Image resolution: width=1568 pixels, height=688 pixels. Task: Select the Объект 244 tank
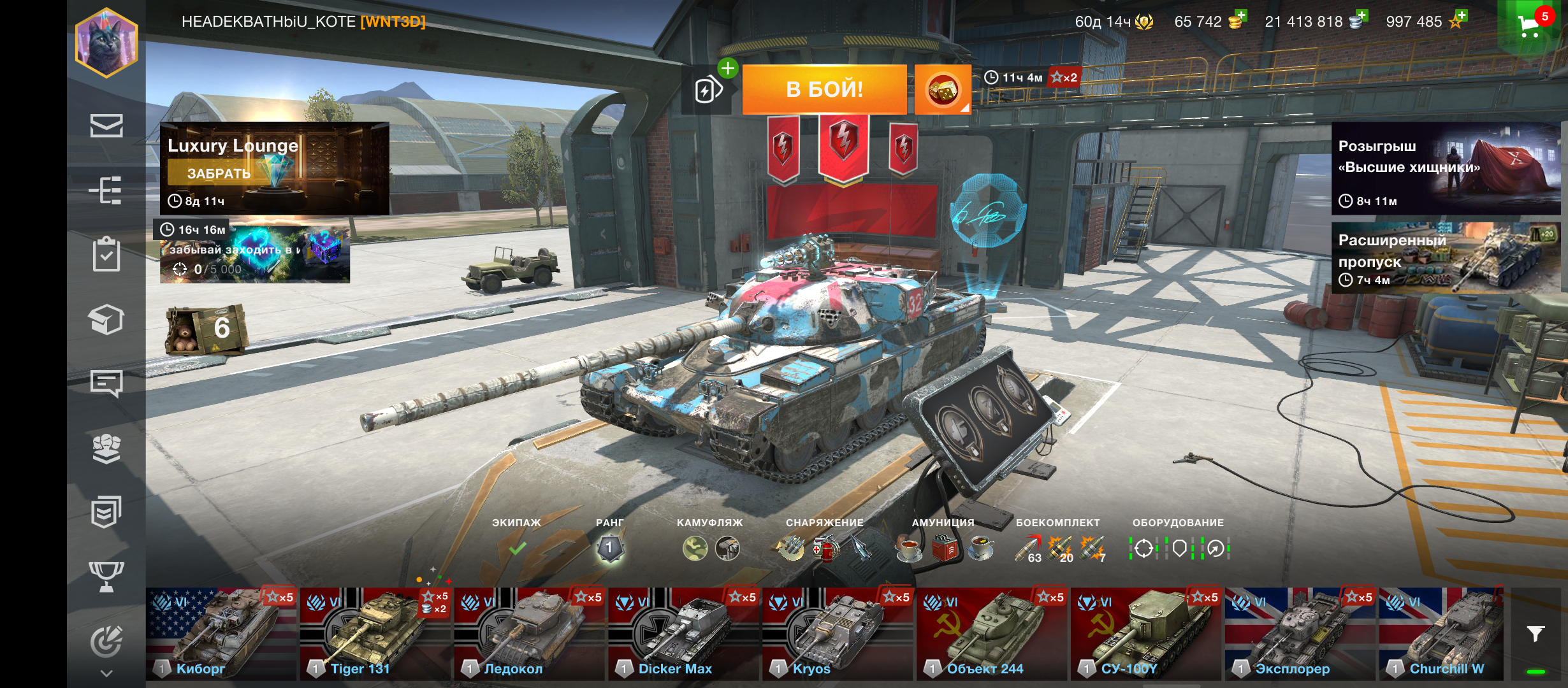[992, 634]
